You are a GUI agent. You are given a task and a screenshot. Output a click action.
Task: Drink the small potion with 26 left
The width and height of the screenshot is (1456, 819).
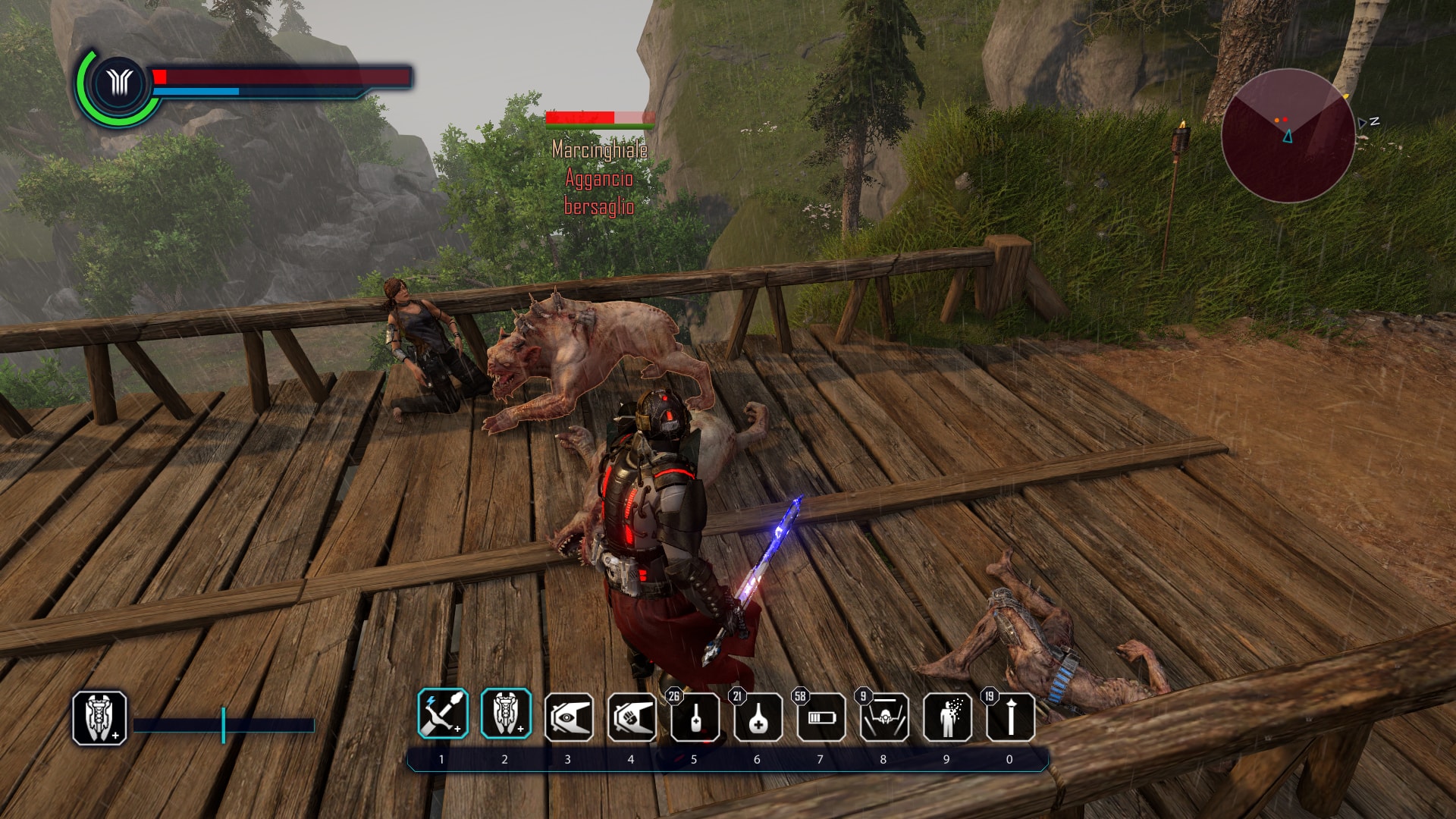pos(695,717)
